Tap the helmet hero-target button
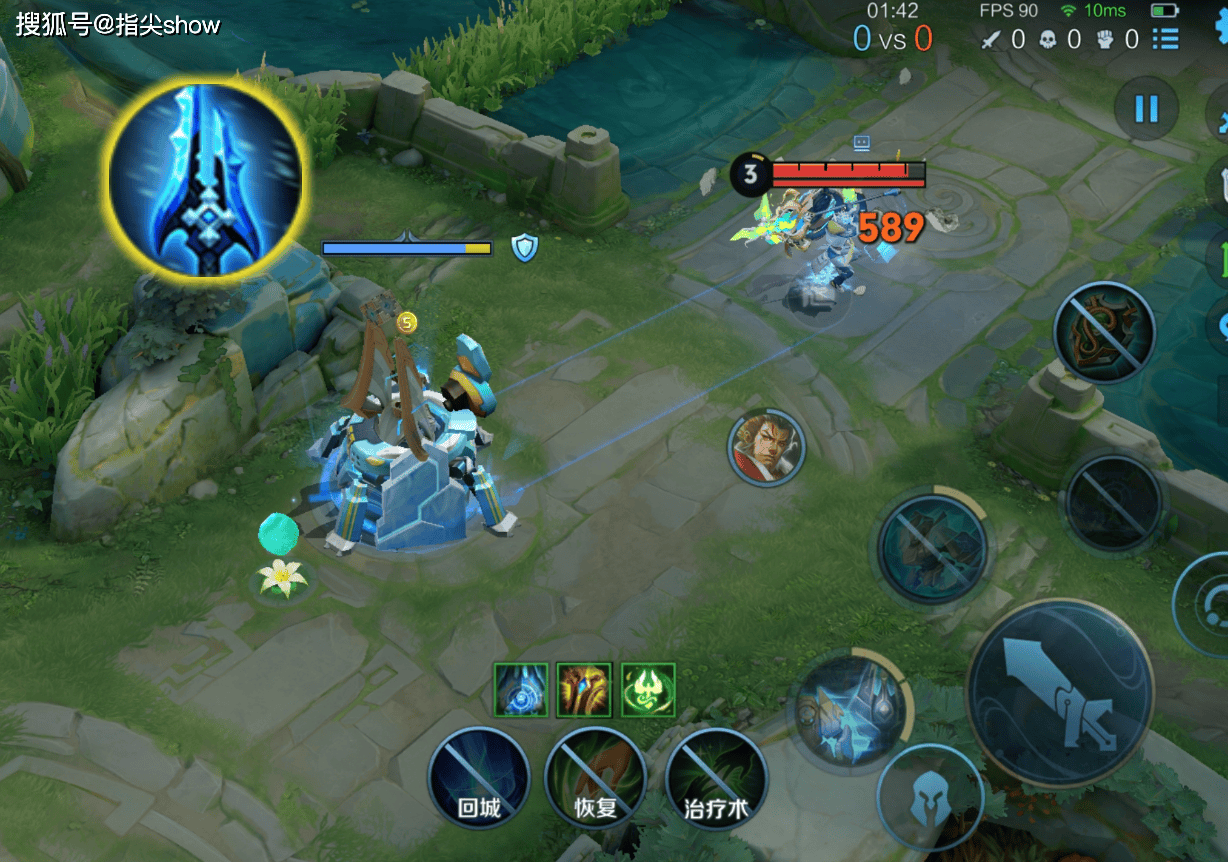This screenshot has height=862, width=1228. tap(929, 798)
